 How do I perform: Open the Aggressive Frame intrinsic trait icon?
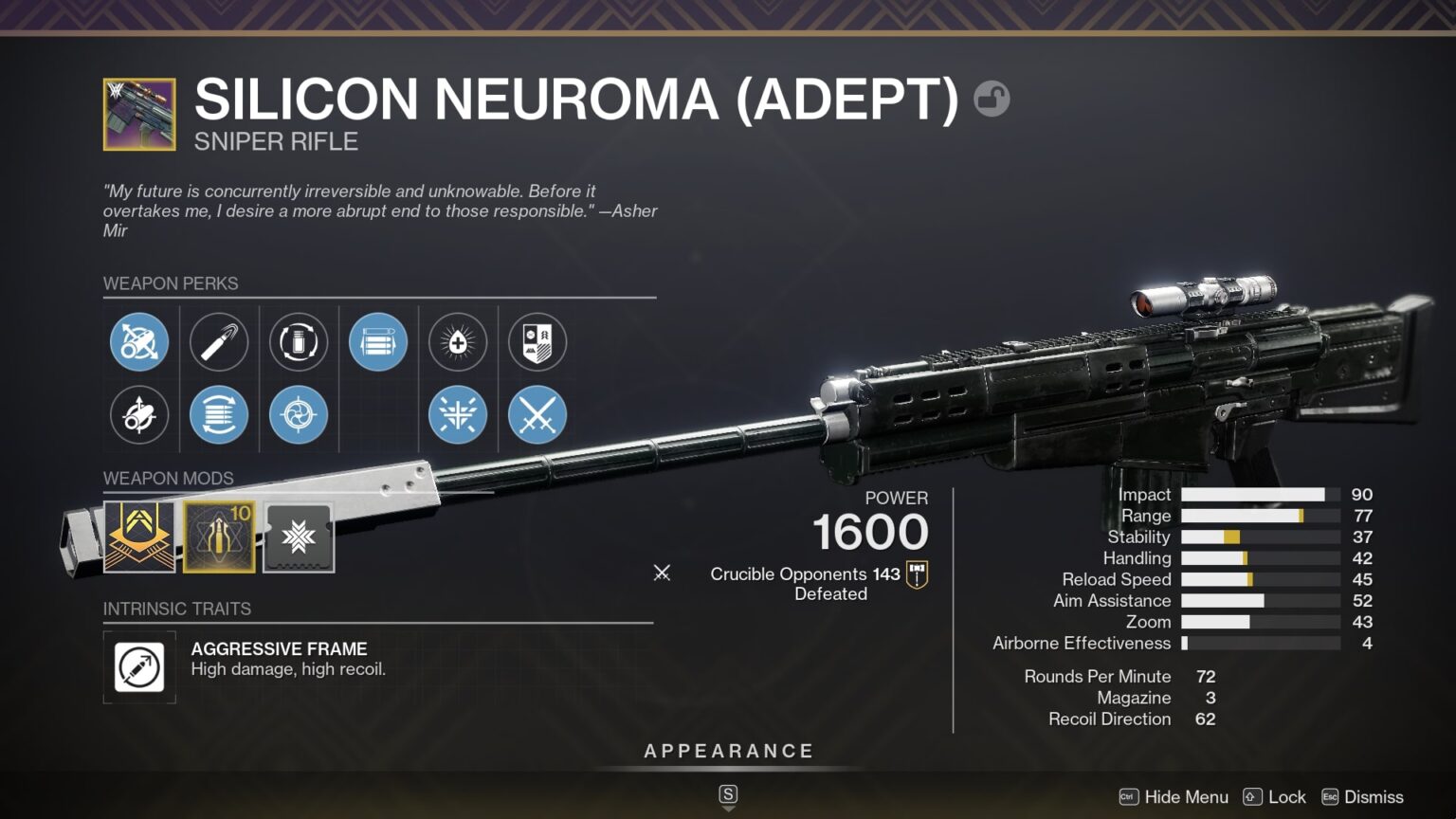click(x=139, y=667)
